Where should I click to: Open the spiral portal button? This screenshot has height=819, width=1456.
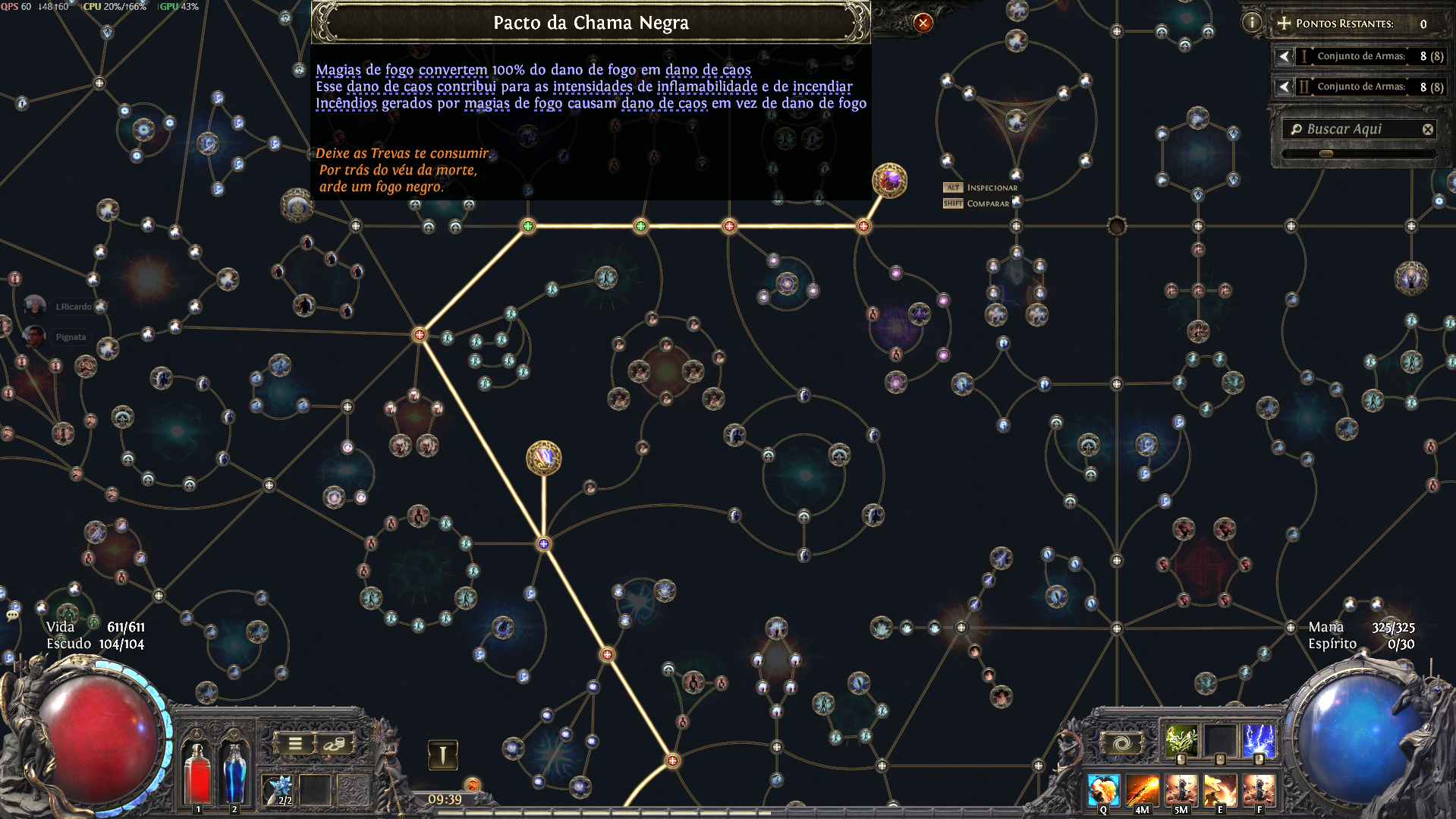(x=1122, y=744)
